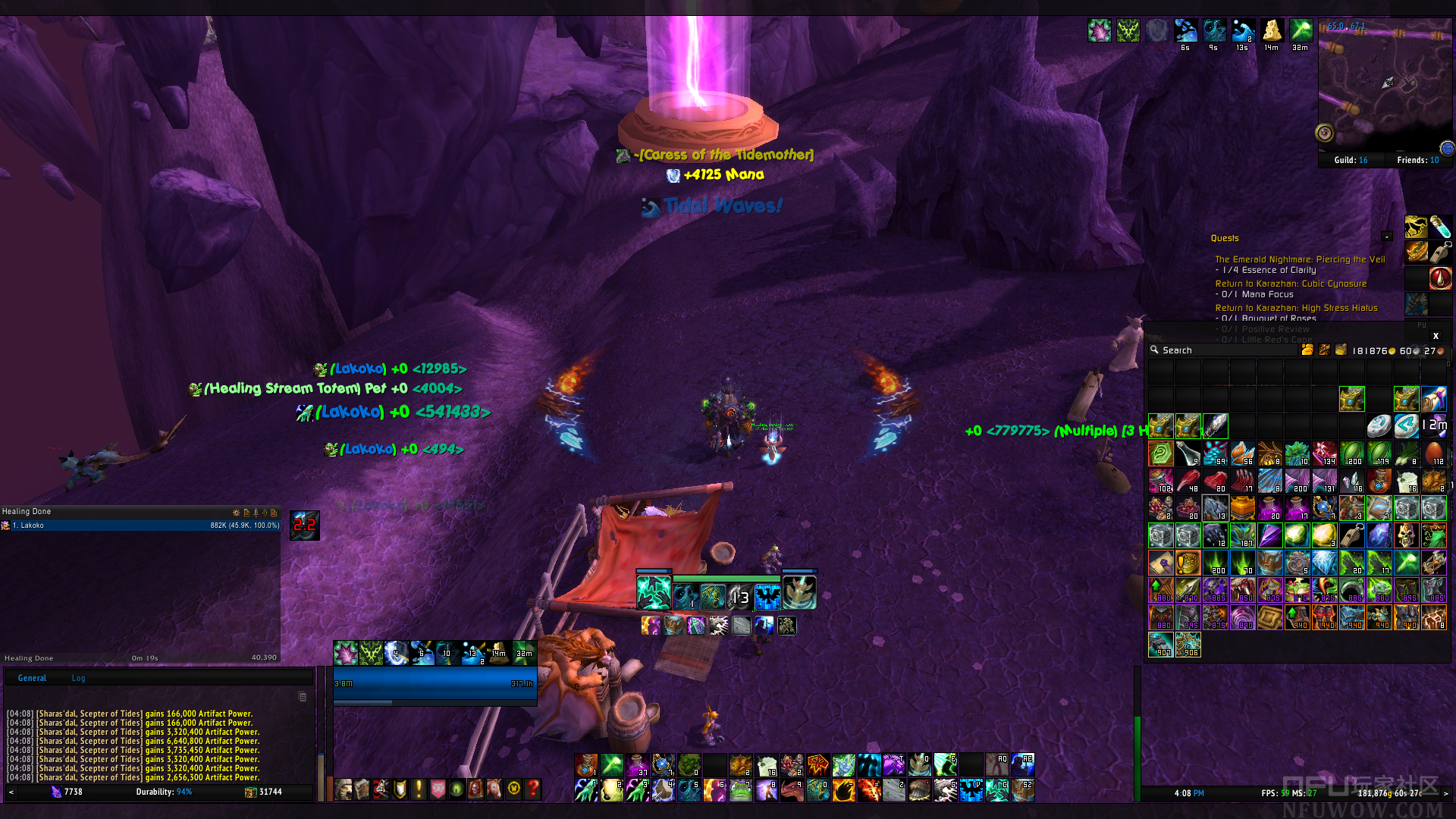Open the Guild member list
The width and height of the screenshot is (1456, 819).
1351,160
